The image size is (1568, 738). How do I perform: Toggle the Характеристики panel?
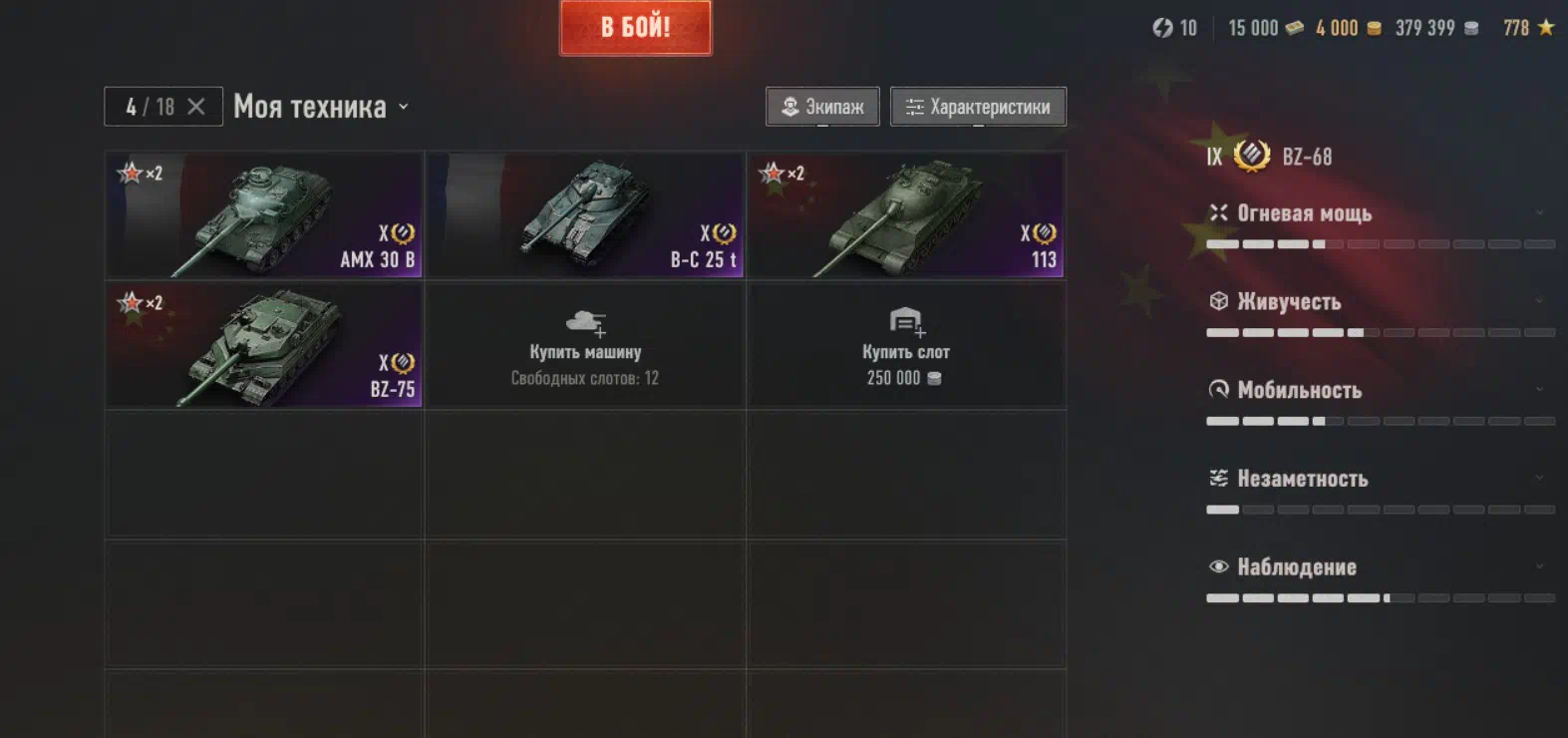[978, 107]
